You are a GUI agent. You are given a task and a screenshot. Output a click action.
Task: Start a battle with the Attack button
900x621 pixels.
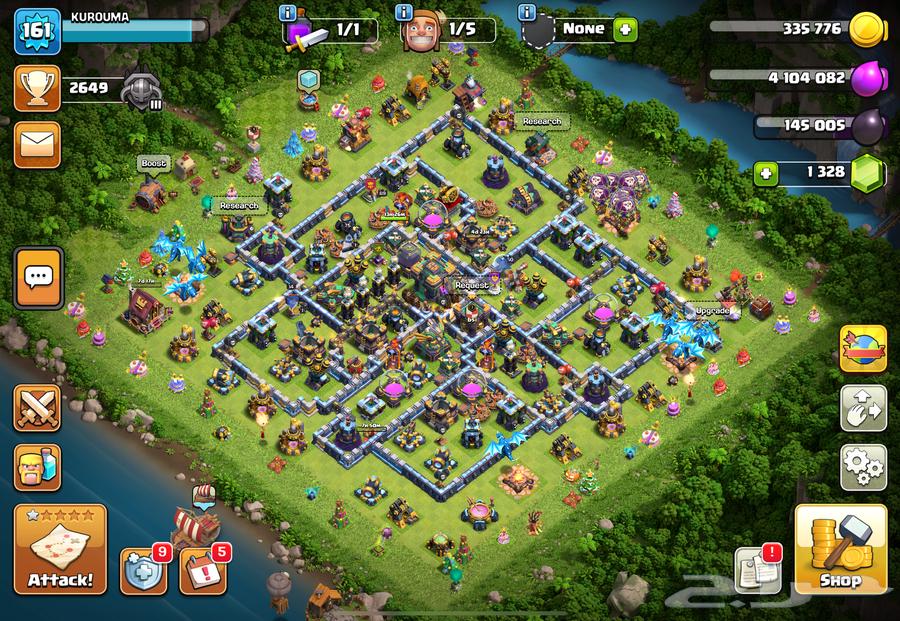[x=60, y=550]
